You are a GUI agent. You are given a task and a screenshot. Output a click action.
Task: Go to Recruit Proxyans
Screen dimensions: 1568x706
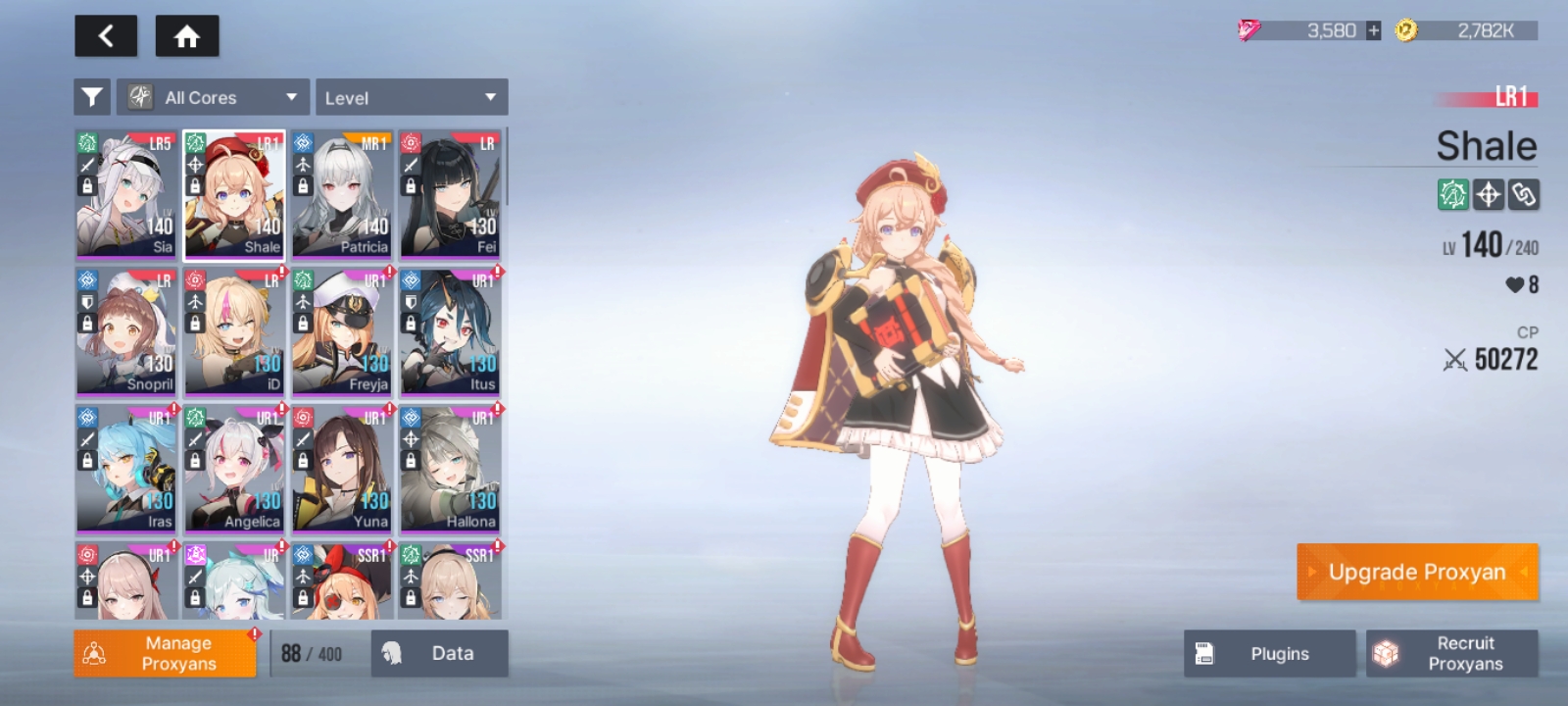pos(1452,653)
